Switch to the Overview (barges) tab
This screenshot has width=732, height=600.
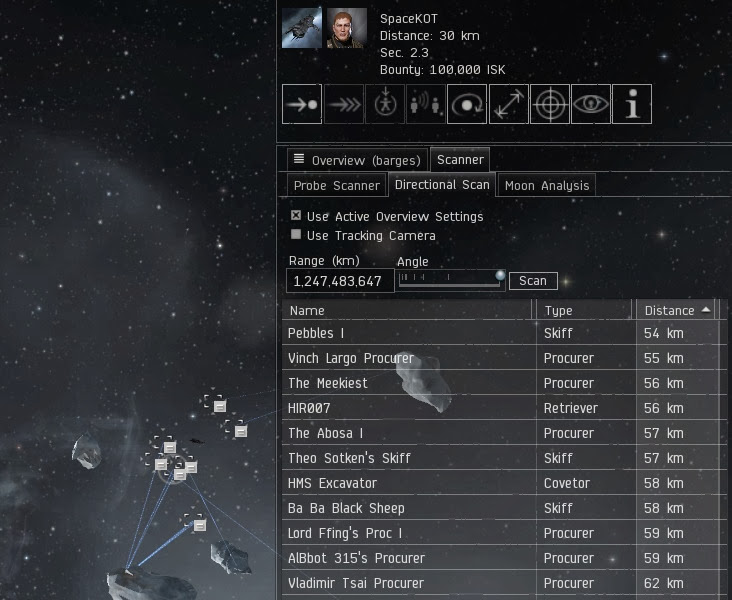coord(356,160)
